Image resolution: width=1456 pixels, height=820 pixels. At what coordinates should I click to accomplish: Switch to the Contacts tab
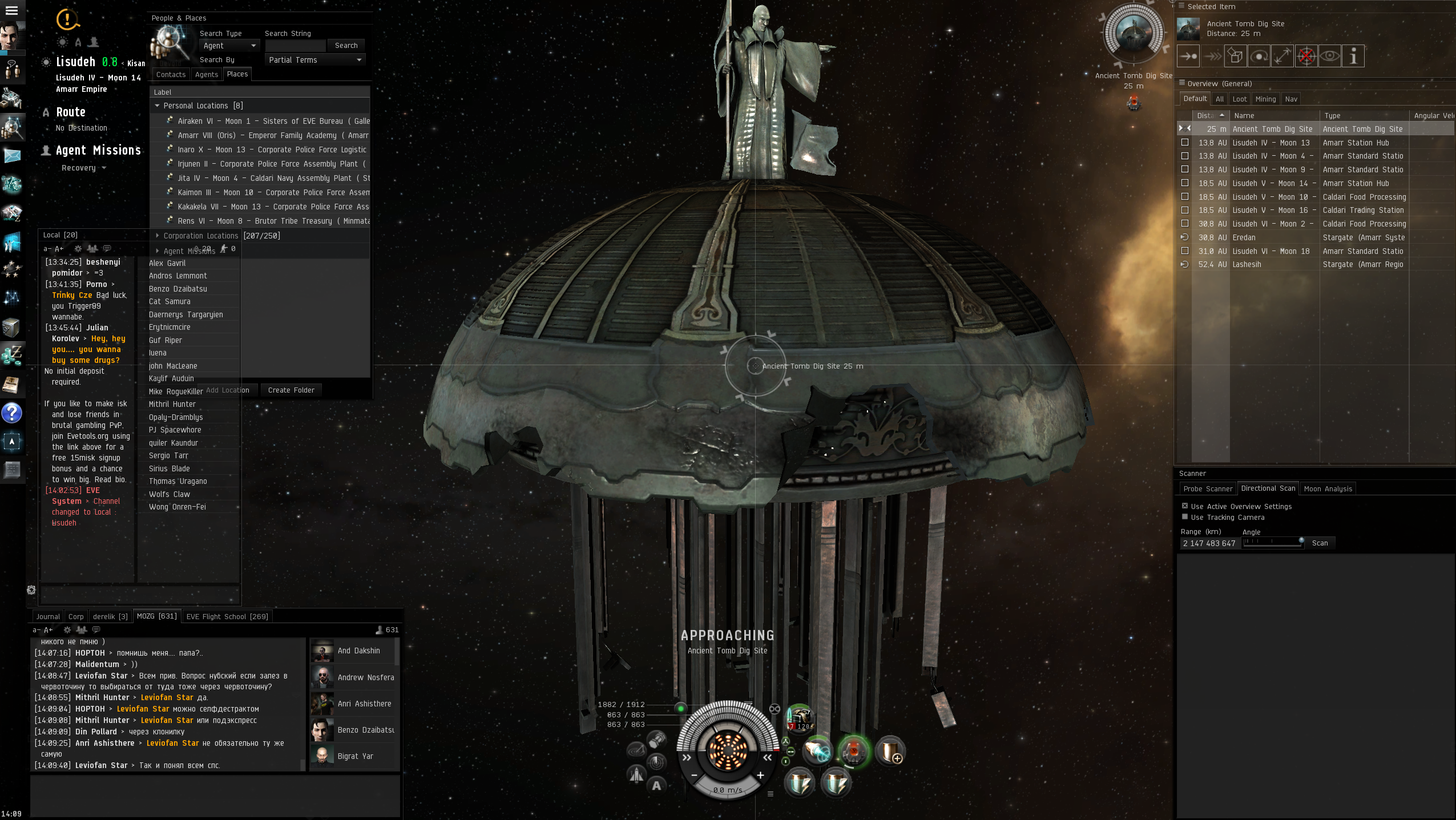pyautogui.click(x=171, y=75)
